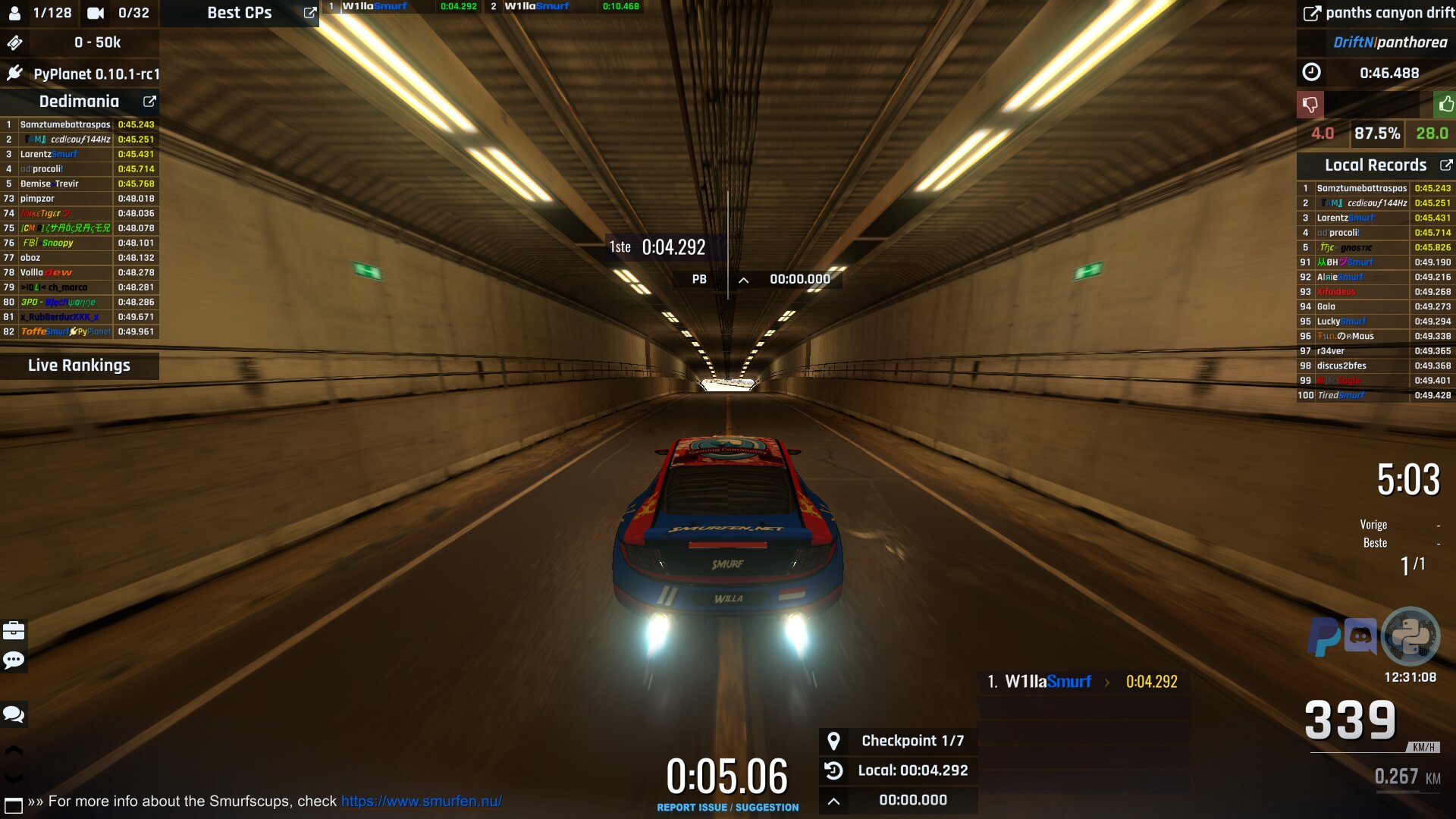Click the player count icon
The height and width of the screenshot is (819, 1456).
click(15, 12)
